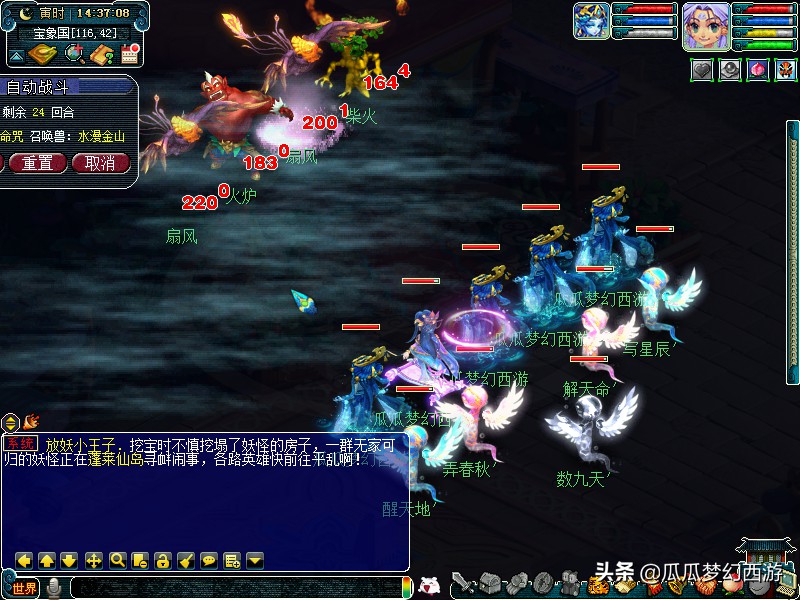Open the help book with question mark
800x600 pixels.
[x=101, y=54]
